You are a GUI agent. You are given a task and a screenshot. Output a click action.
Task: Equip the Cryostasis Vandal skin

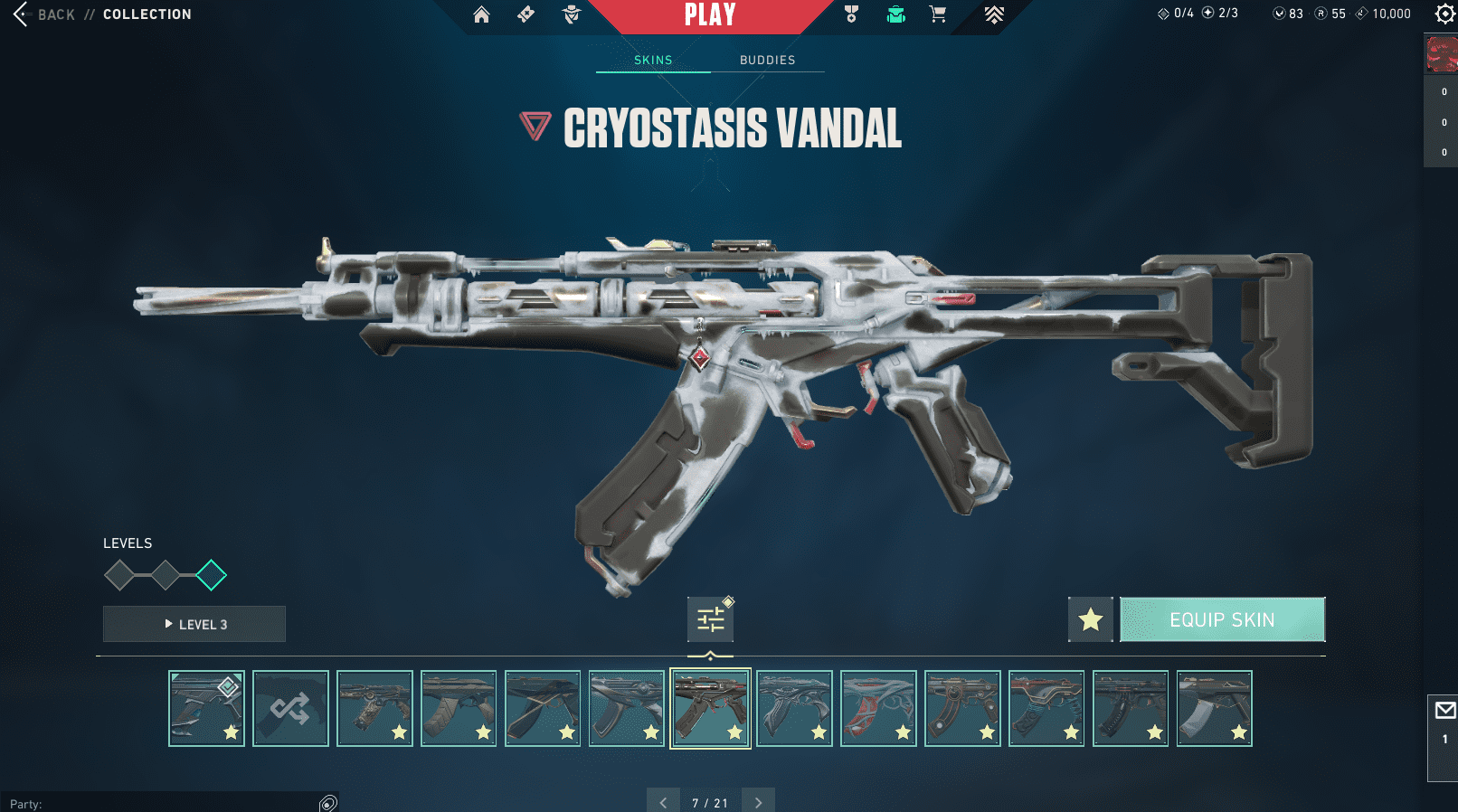pyautogui.click(x=1222, y=619)
